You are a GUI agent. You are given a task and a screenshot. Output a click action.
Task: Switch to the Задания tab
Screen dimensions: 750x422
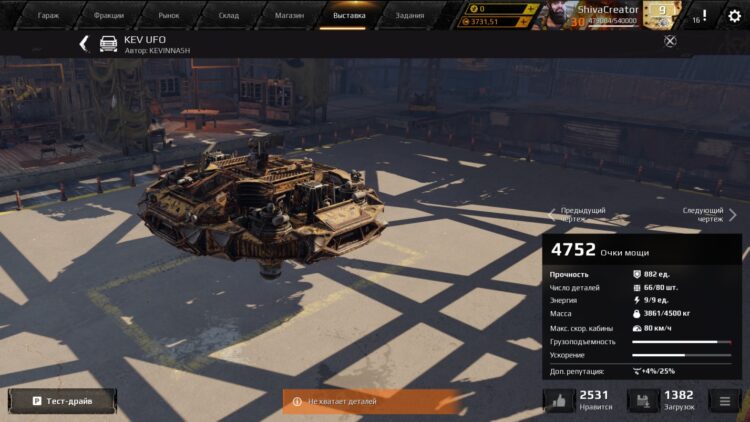point(409,16)
